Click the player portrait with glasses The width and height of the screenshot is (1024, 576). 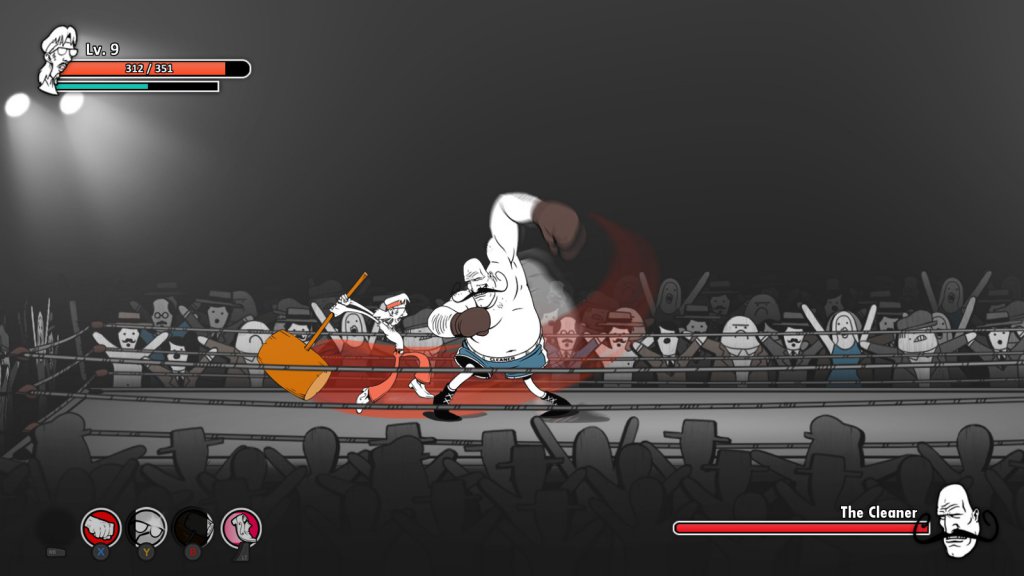[x=57, y=58]
